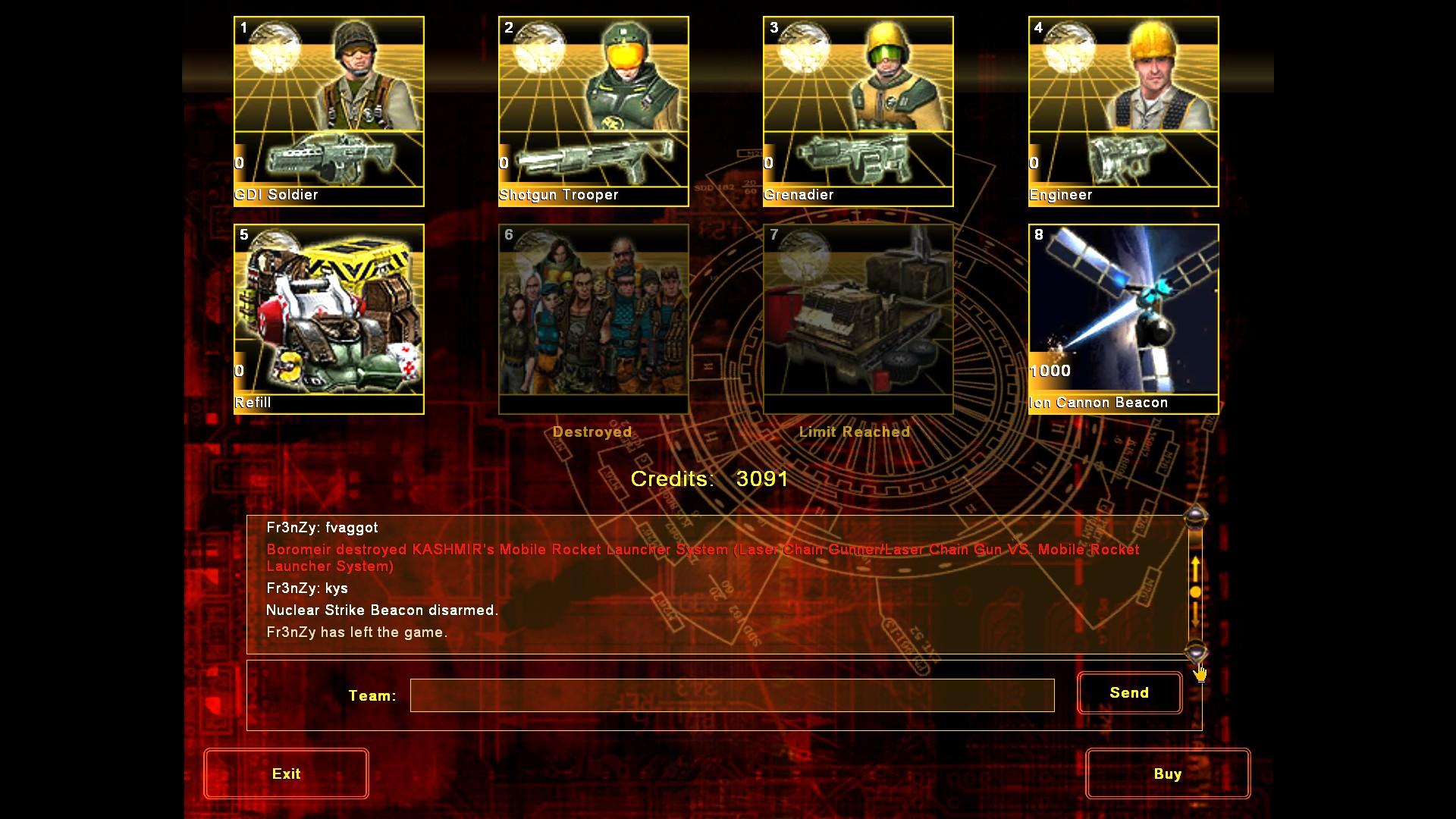Screen dimensions: 1456x819
Task: Send the chat message
Action: click(x=1129, y=693)
